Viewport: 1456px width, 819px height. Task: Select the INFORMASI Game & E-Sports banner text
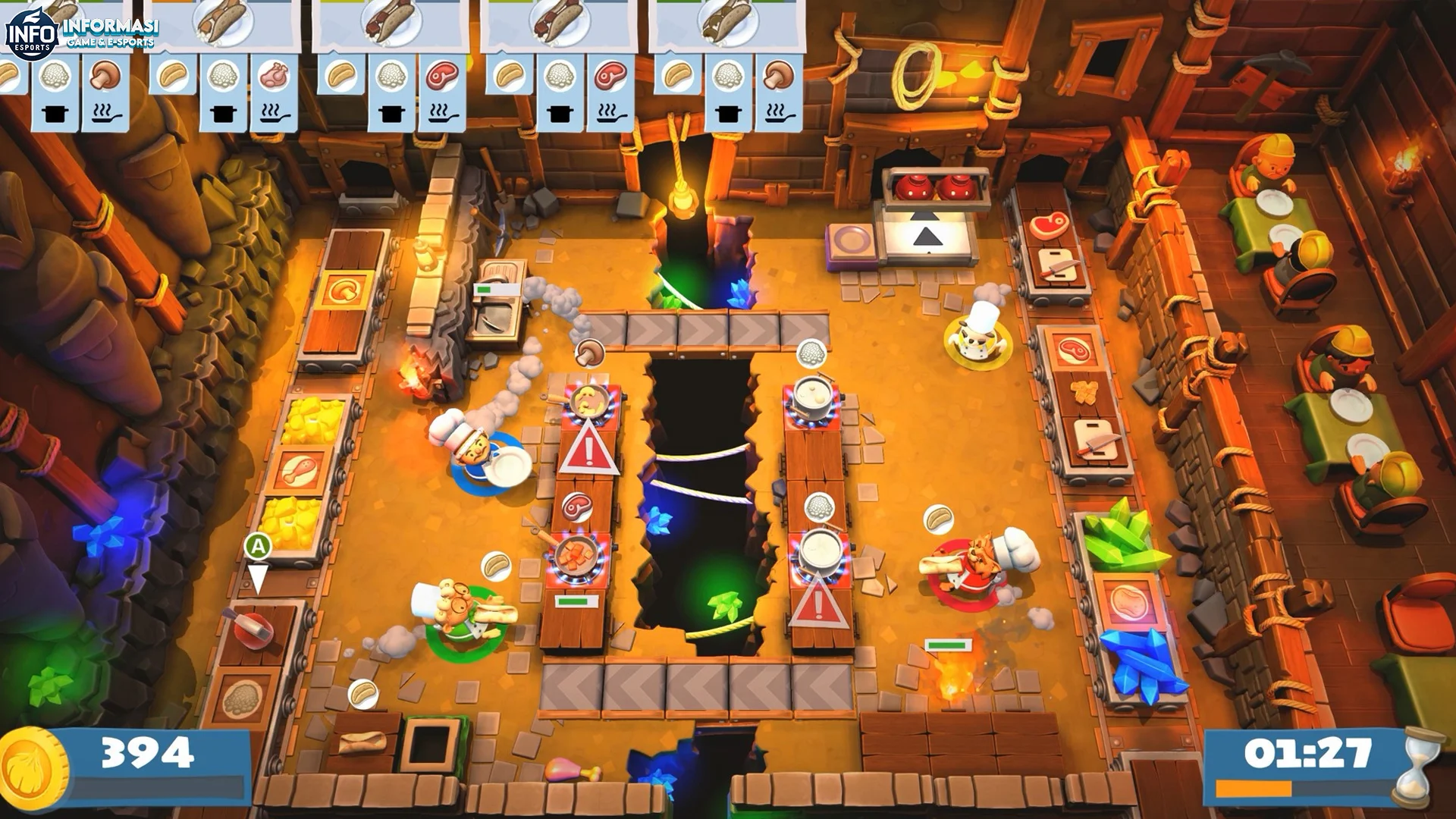pyautogui.click(x=112, y=29)
